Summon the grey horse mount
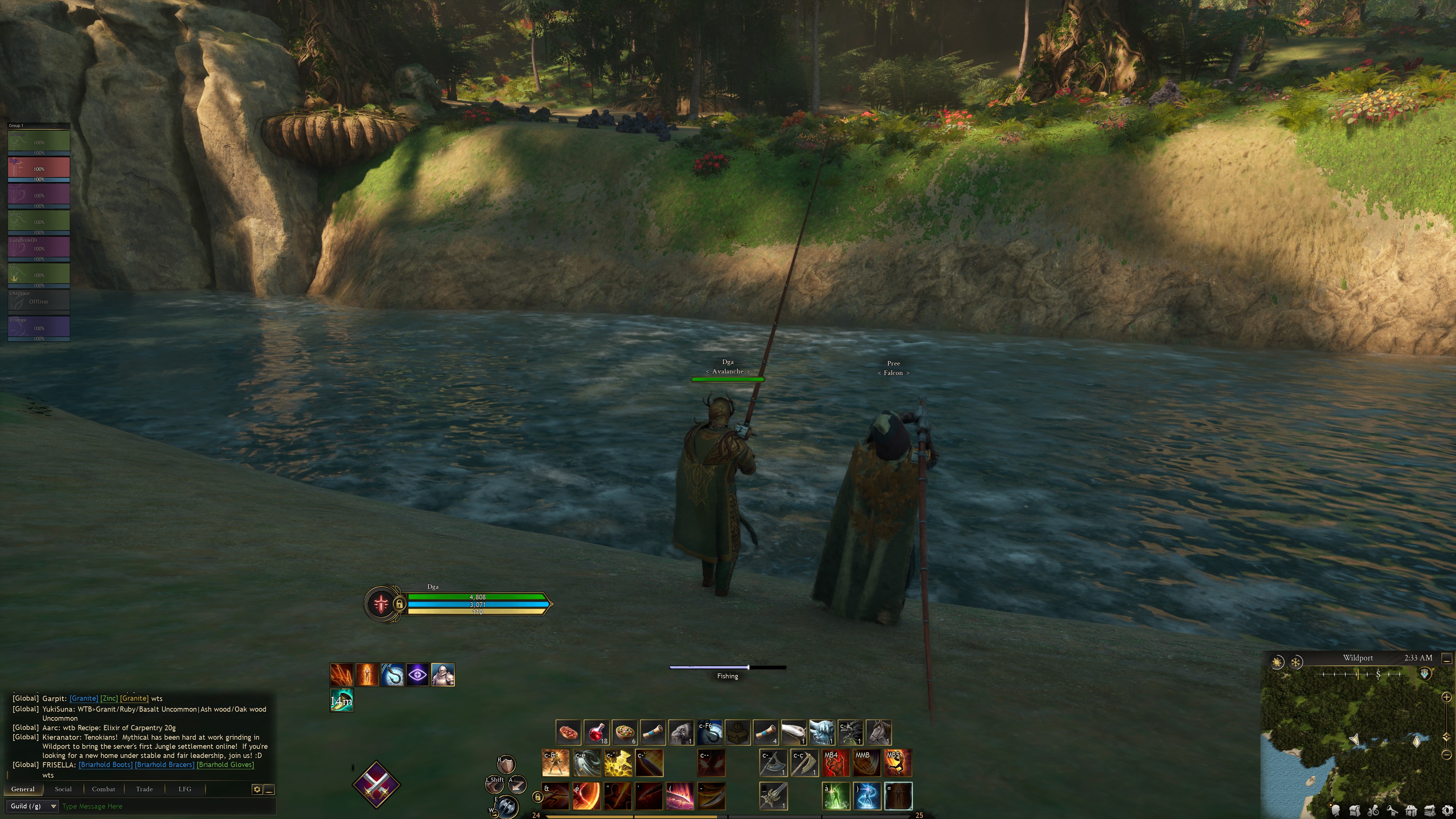The image size is (1456, 819). (879, 733)
